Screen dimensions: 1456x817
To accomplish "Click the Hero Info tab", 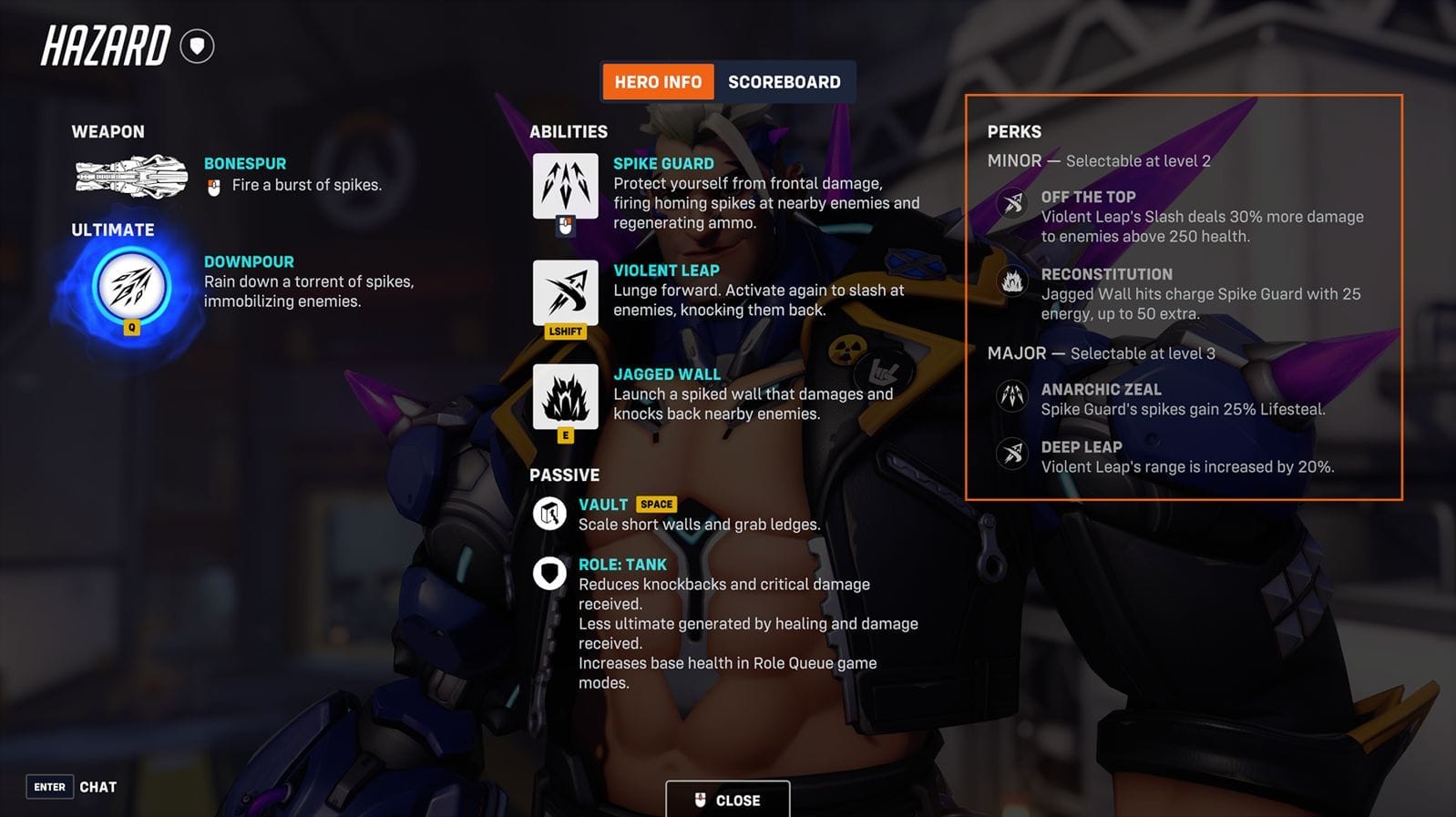I will [658, 81].
